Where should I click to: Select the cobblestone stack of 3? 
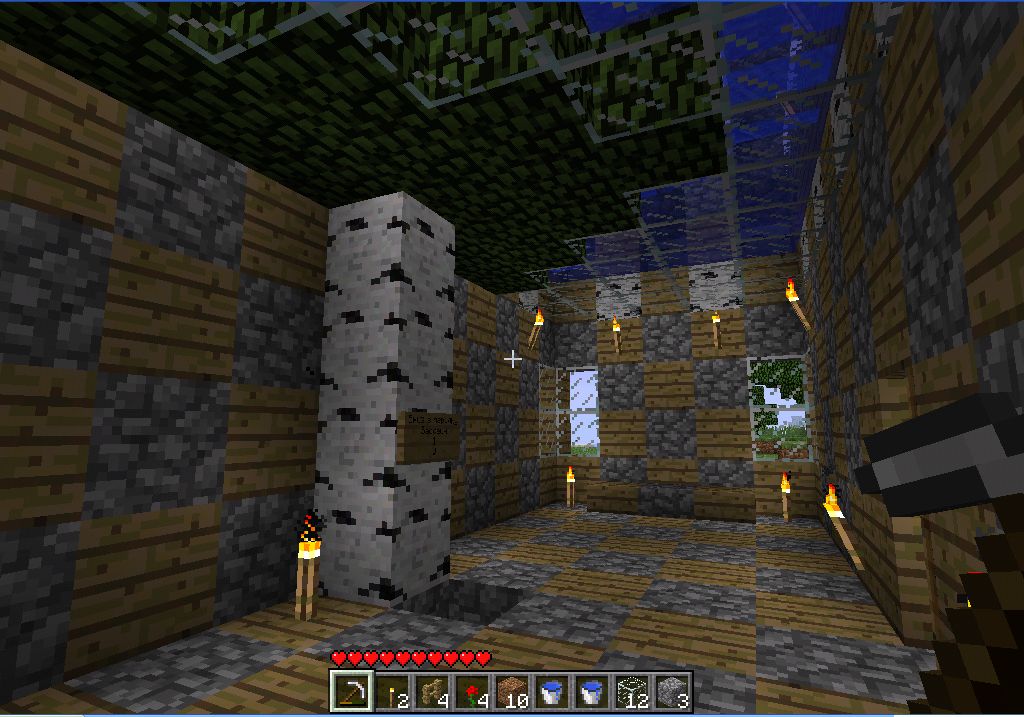point(671,691)
